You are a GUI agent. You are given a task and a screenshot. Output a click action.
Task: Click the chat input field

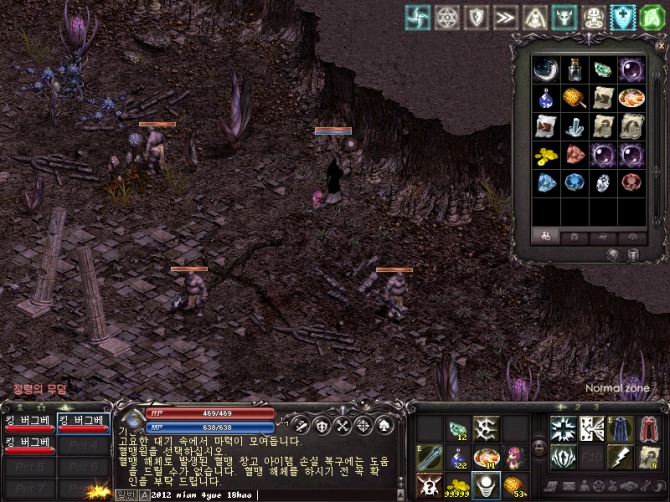(x=330, y=494)
